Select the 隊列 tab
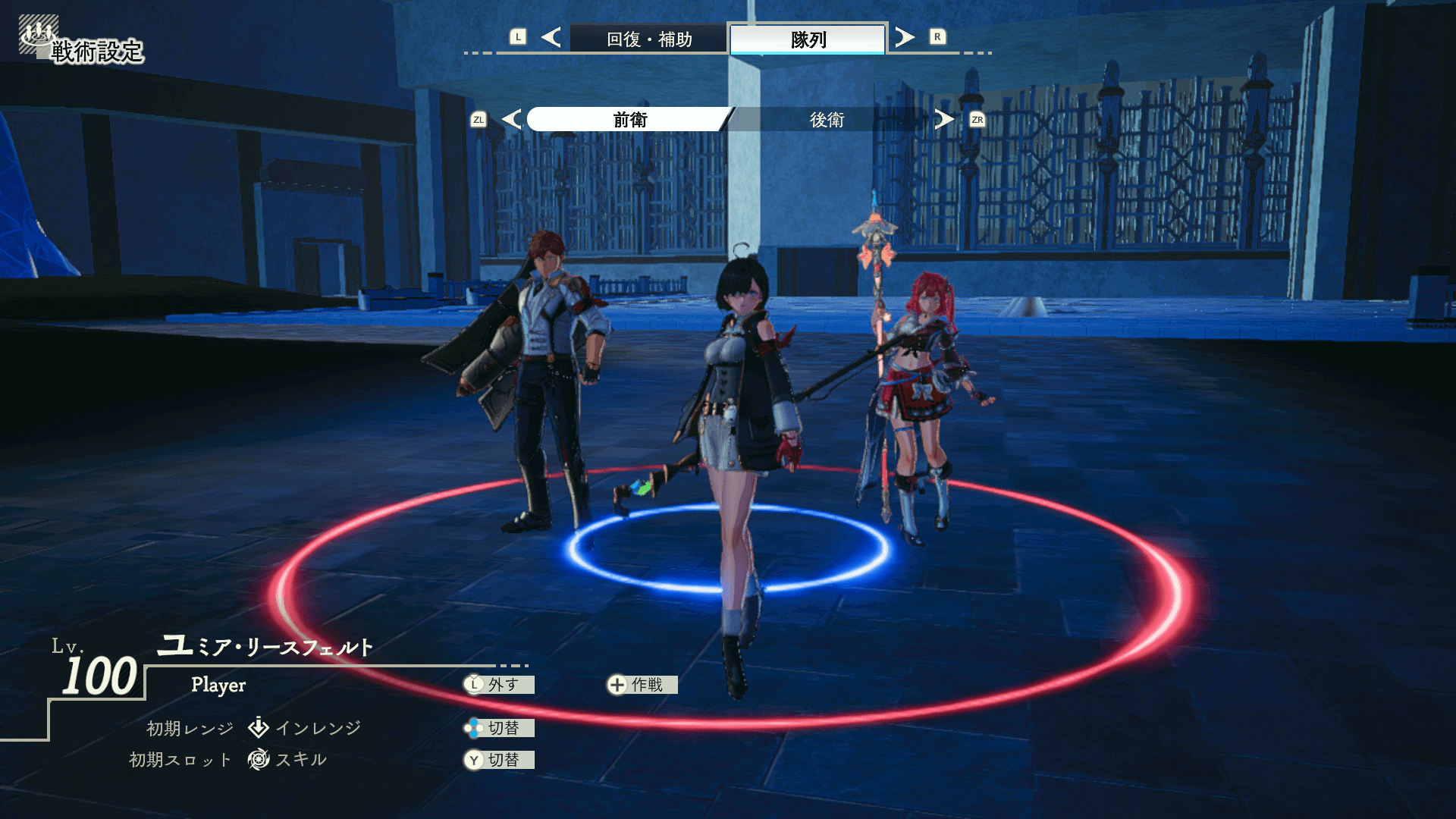 pos(808,39)
